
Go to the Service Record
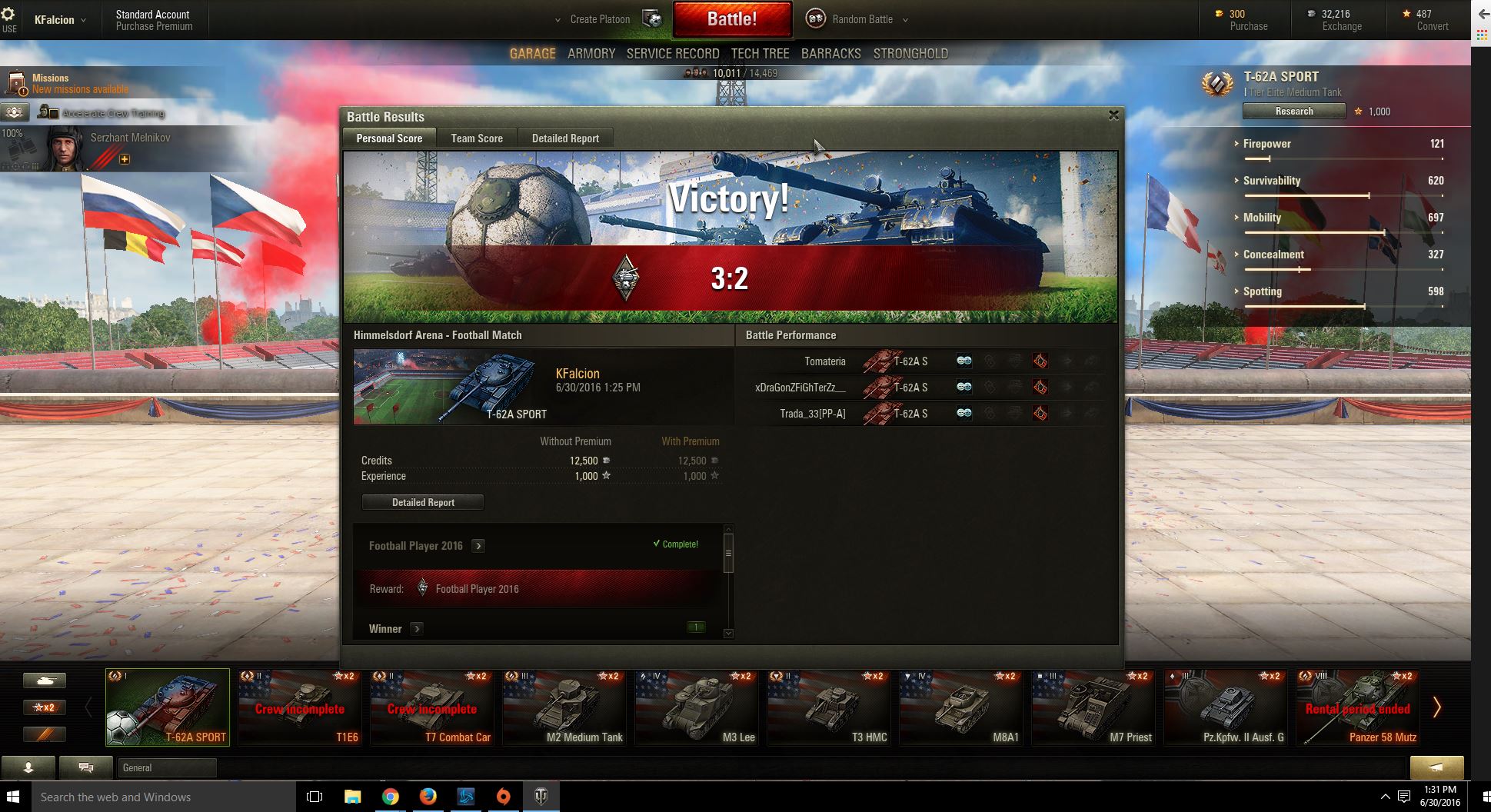(673, 54)
